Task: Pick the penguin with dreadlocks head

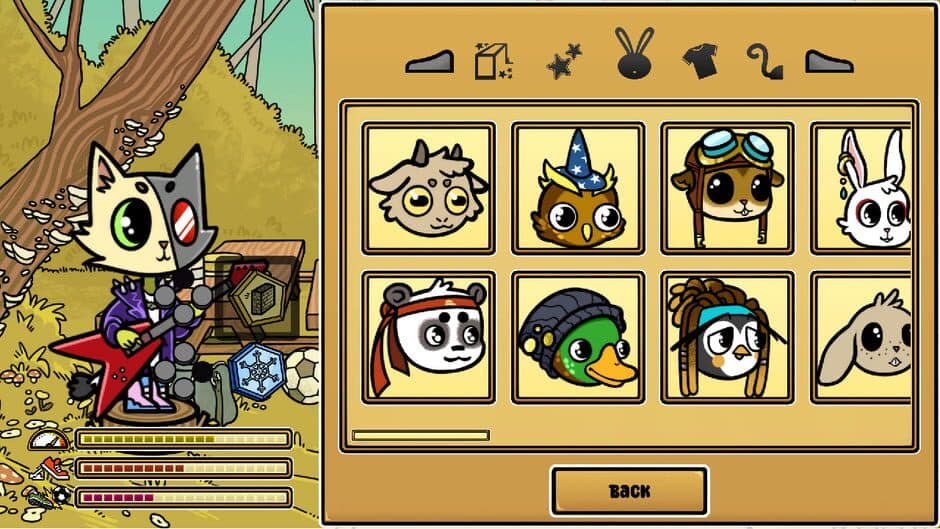Action: coord(727,338)
